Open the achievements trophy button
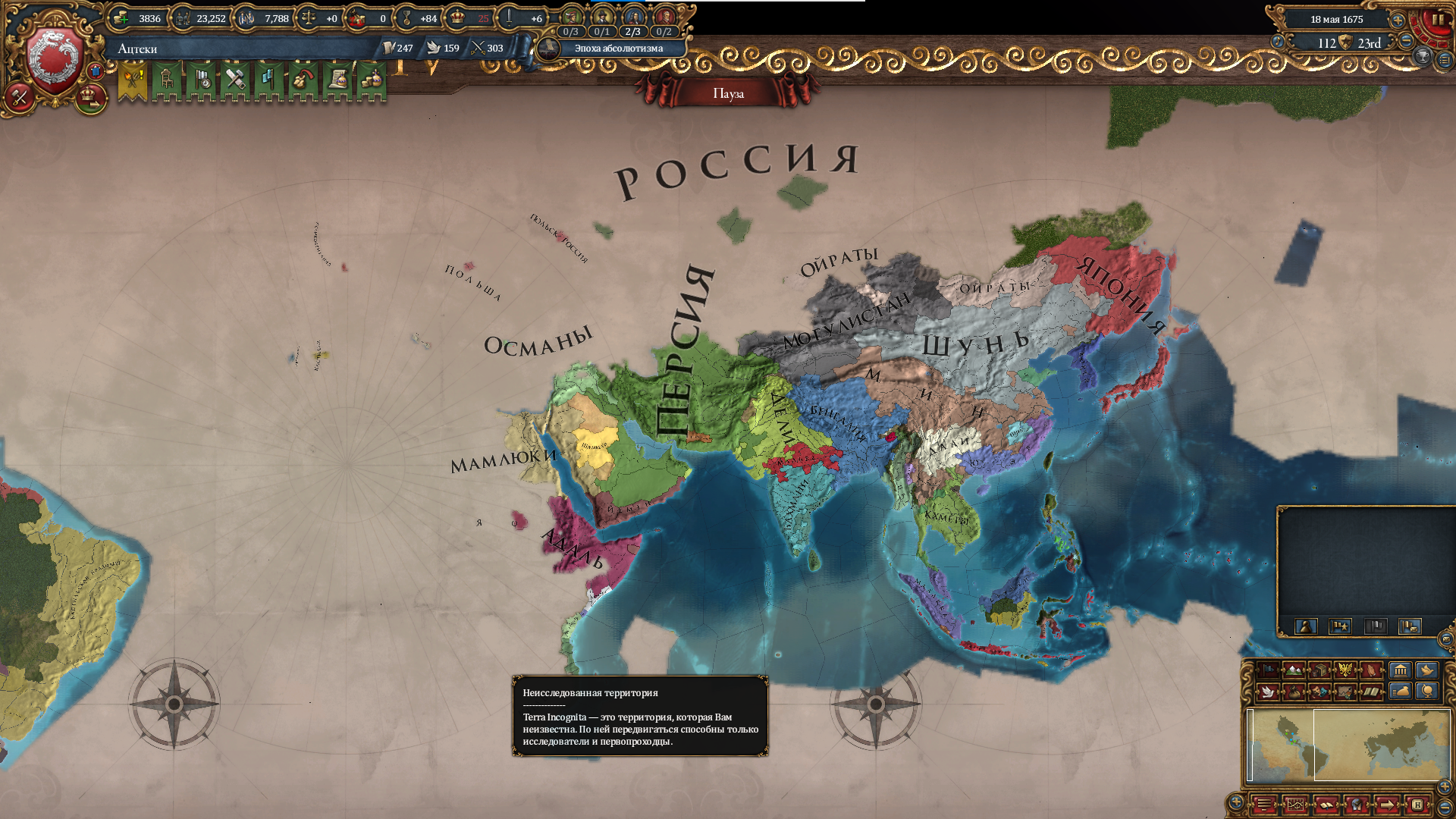 coord(1423,57)
